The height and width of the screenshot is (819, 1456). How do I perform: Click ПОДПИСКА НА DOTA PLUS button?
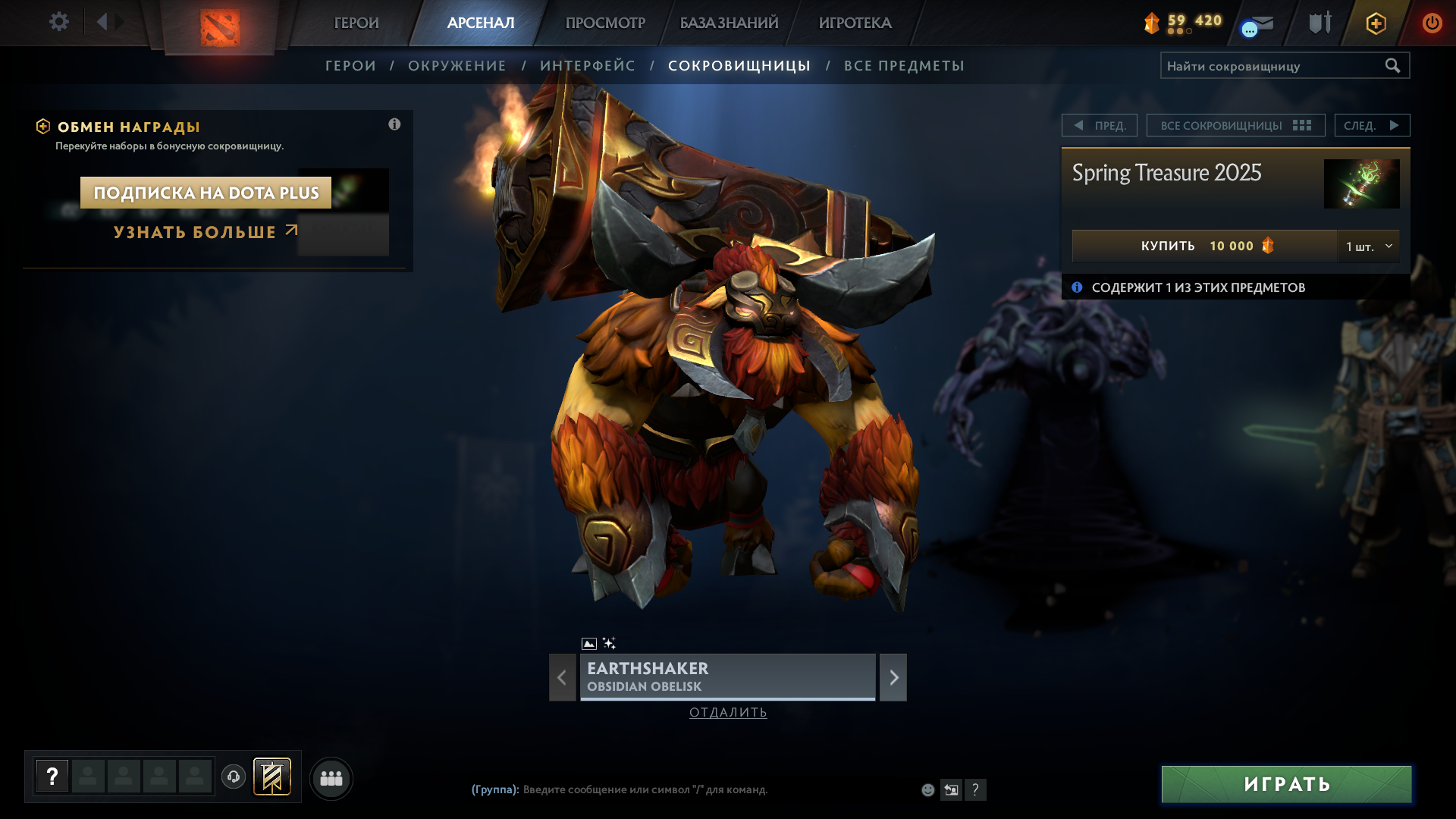pos(206,193)
